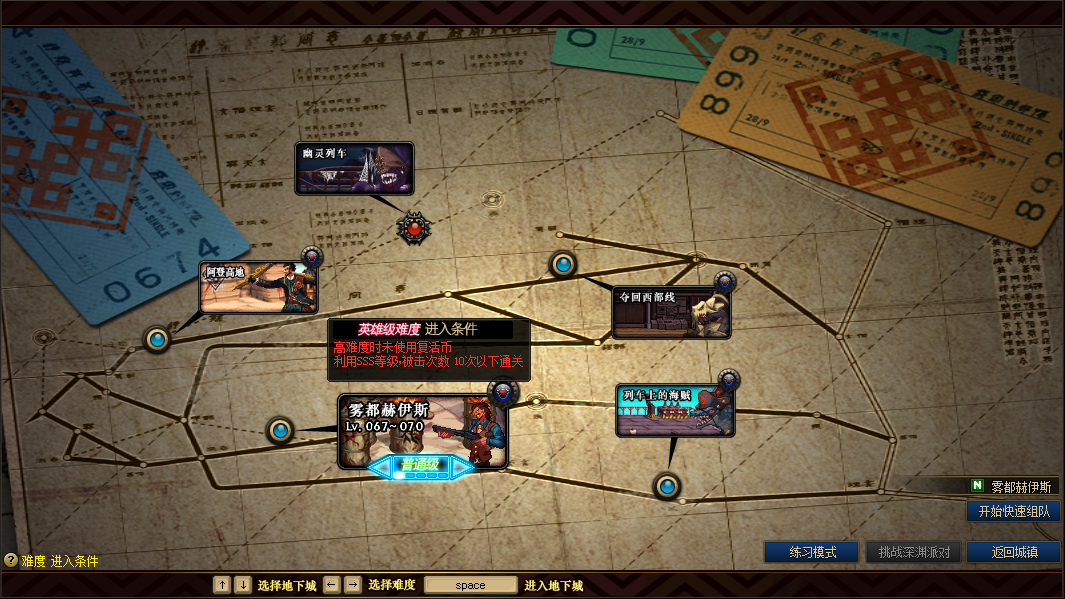Image resolution: width=1065 pixels, height=599 pixels.
Task: Choose the 阿登高地 dungeon card
Action: [x=258, y=287]
